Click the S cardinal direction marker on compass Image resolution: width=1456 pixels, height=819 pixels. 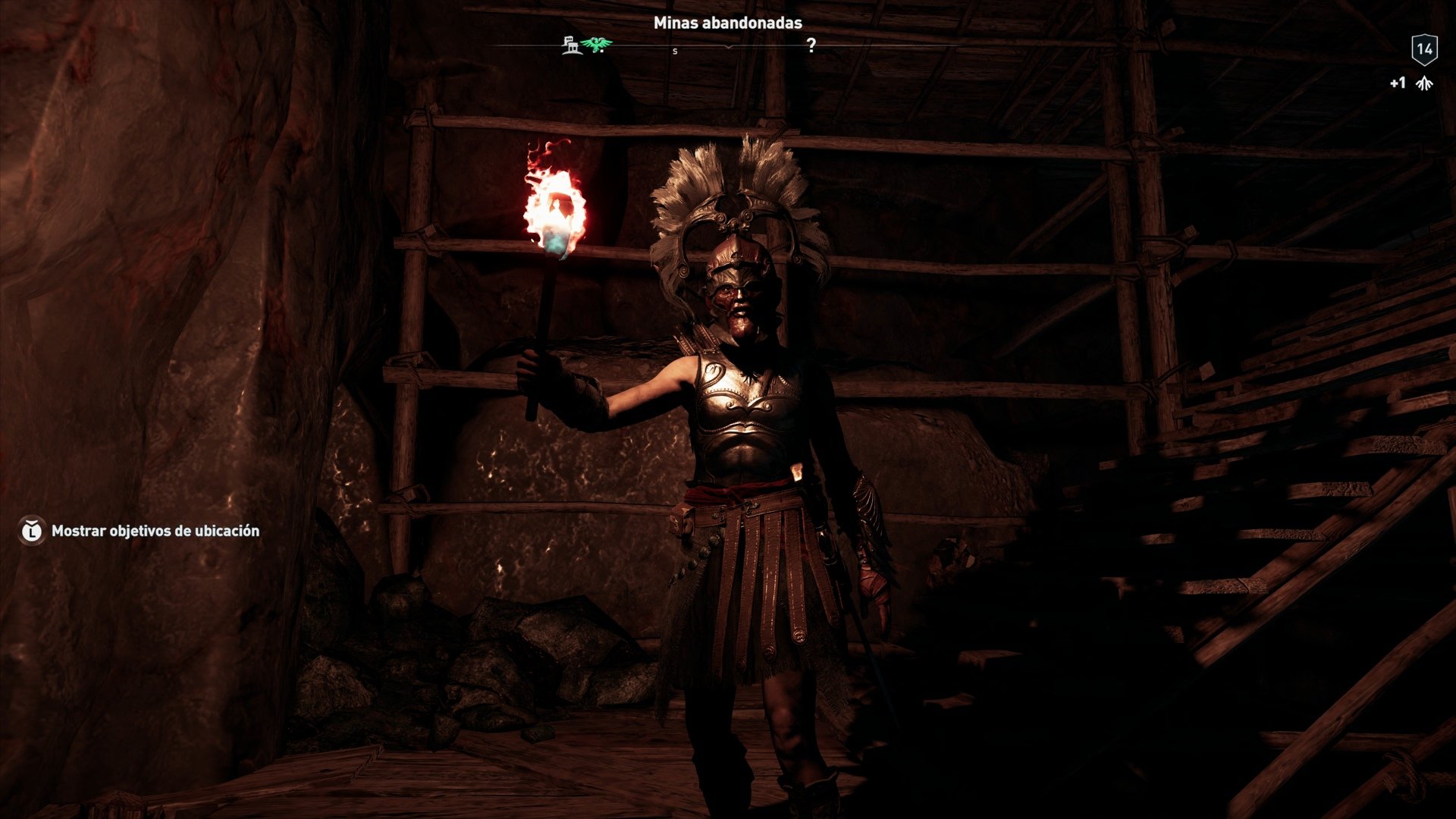click(675, 50)
